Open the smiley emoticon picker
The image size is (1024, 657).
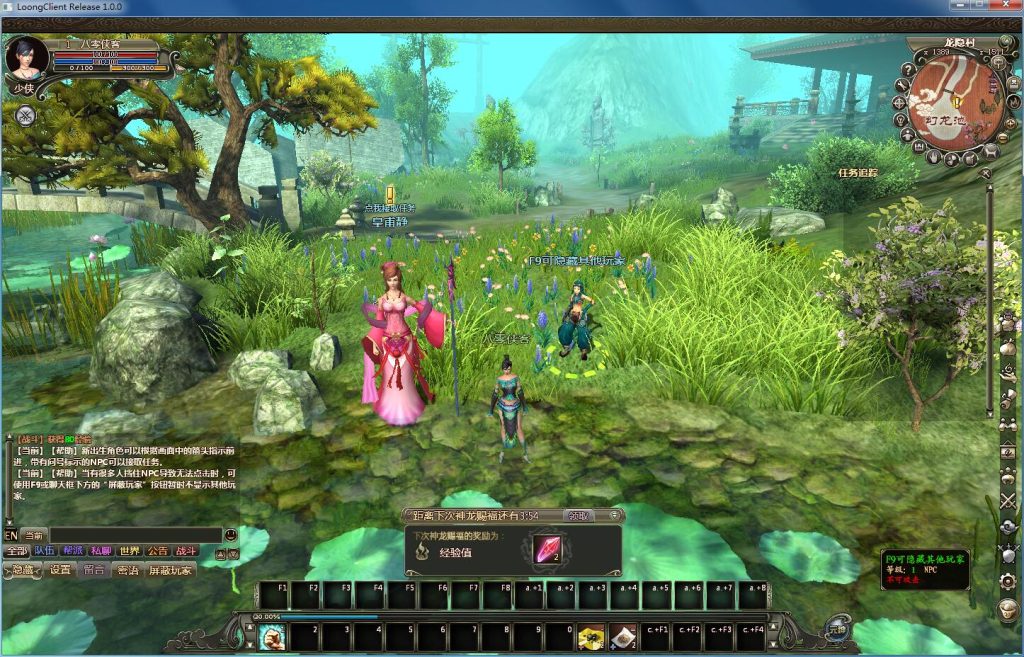[x=232, y=535]
